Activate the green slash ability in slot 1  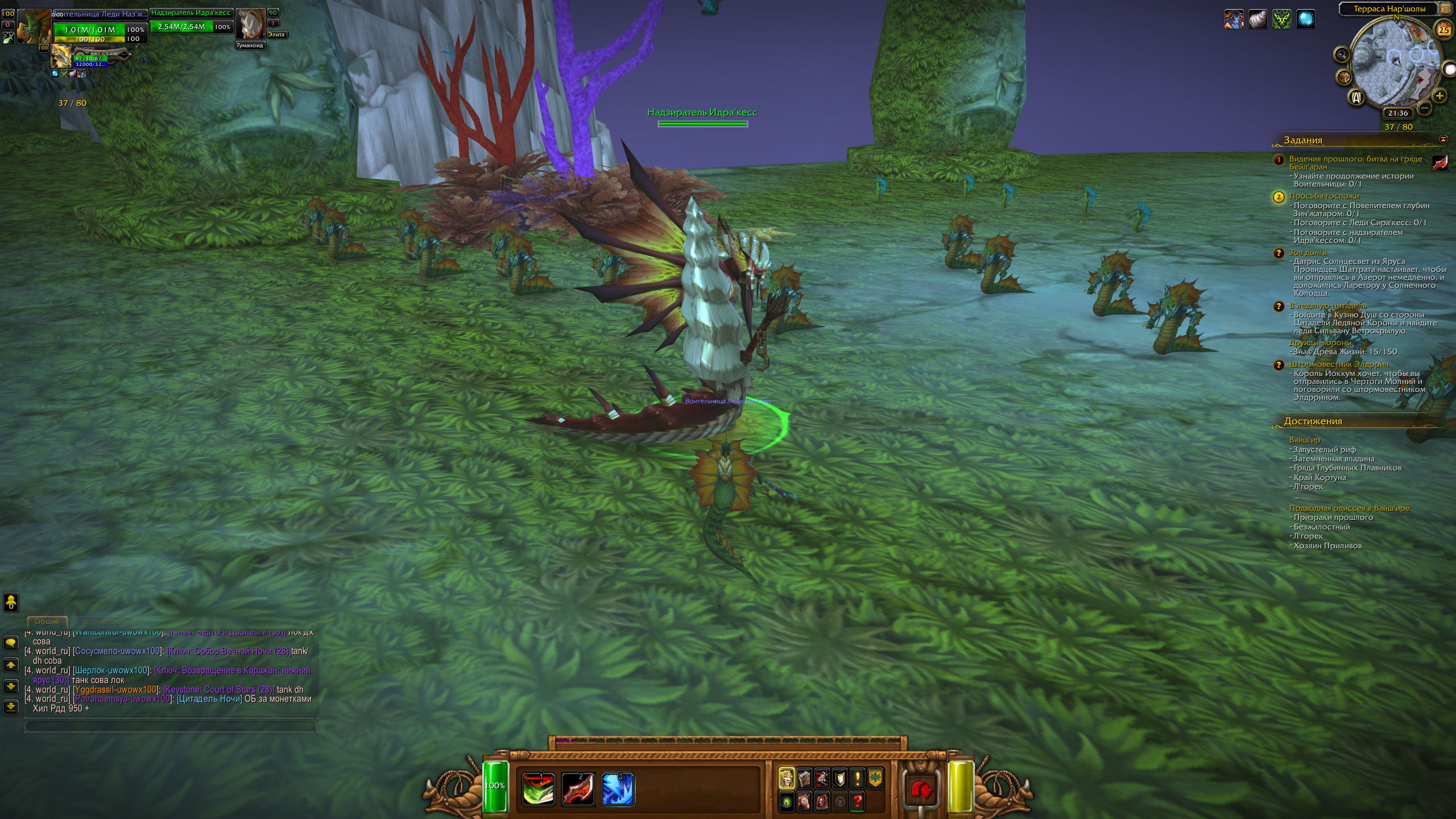[538, 789]
